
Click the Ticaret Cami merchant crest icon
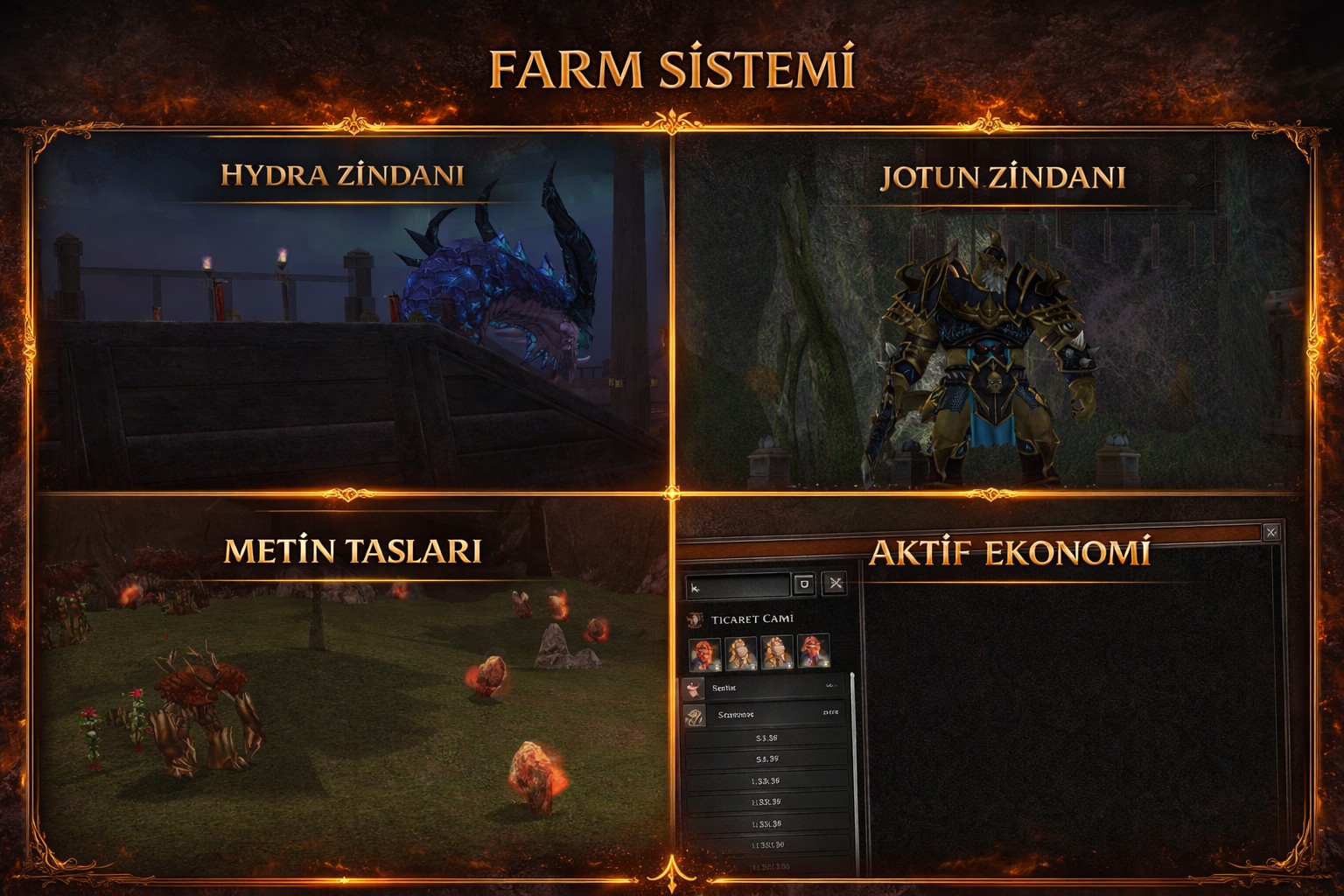point(696,619)
